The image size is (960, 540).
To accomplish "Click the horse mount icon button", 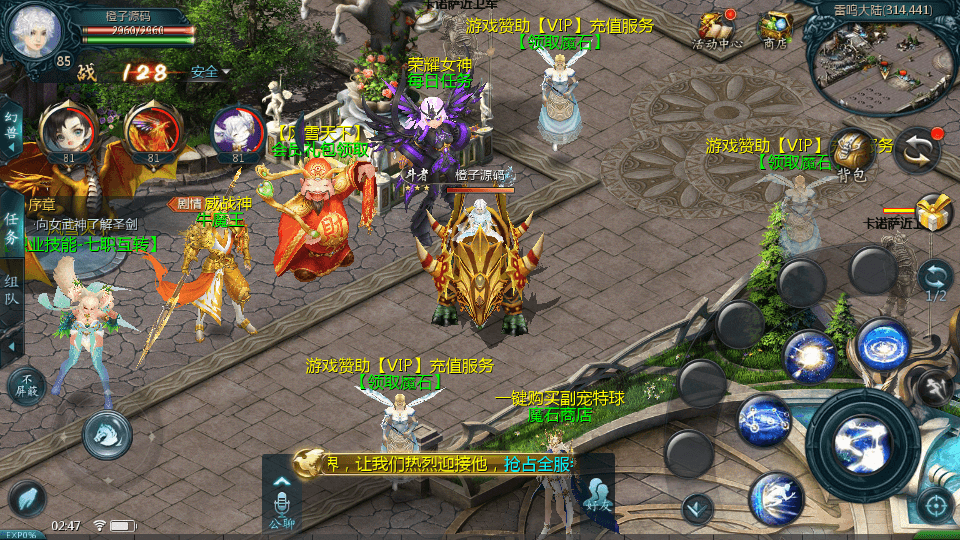I will [x=107, y=432].
